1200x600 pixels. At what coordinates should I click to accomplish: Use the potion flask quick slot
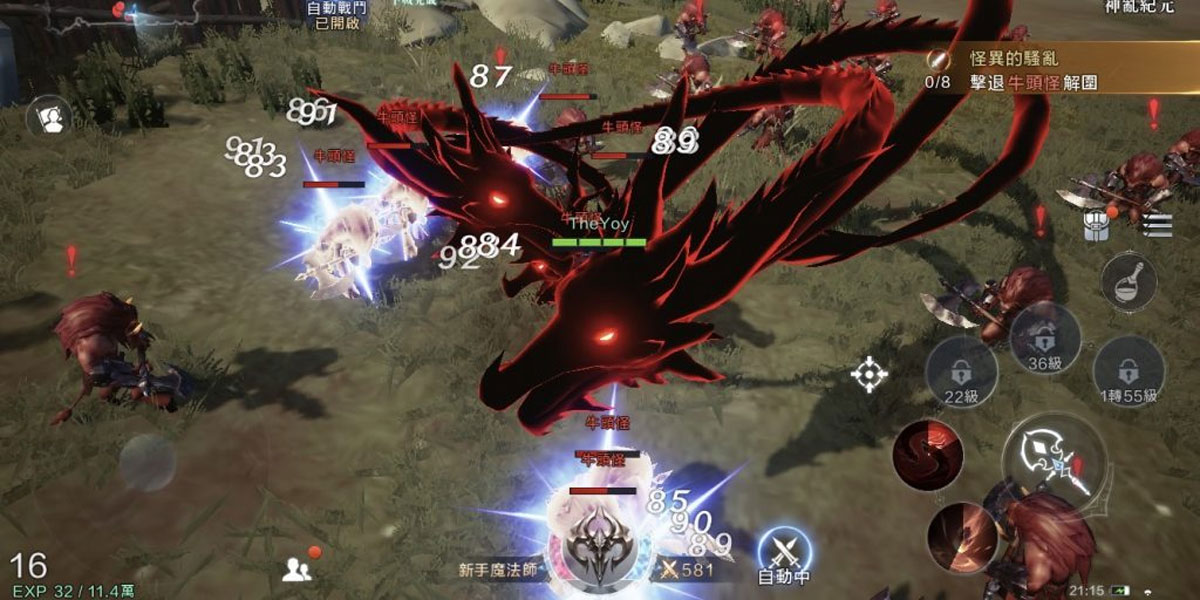pyautogui.click(x=1129, y=281)
